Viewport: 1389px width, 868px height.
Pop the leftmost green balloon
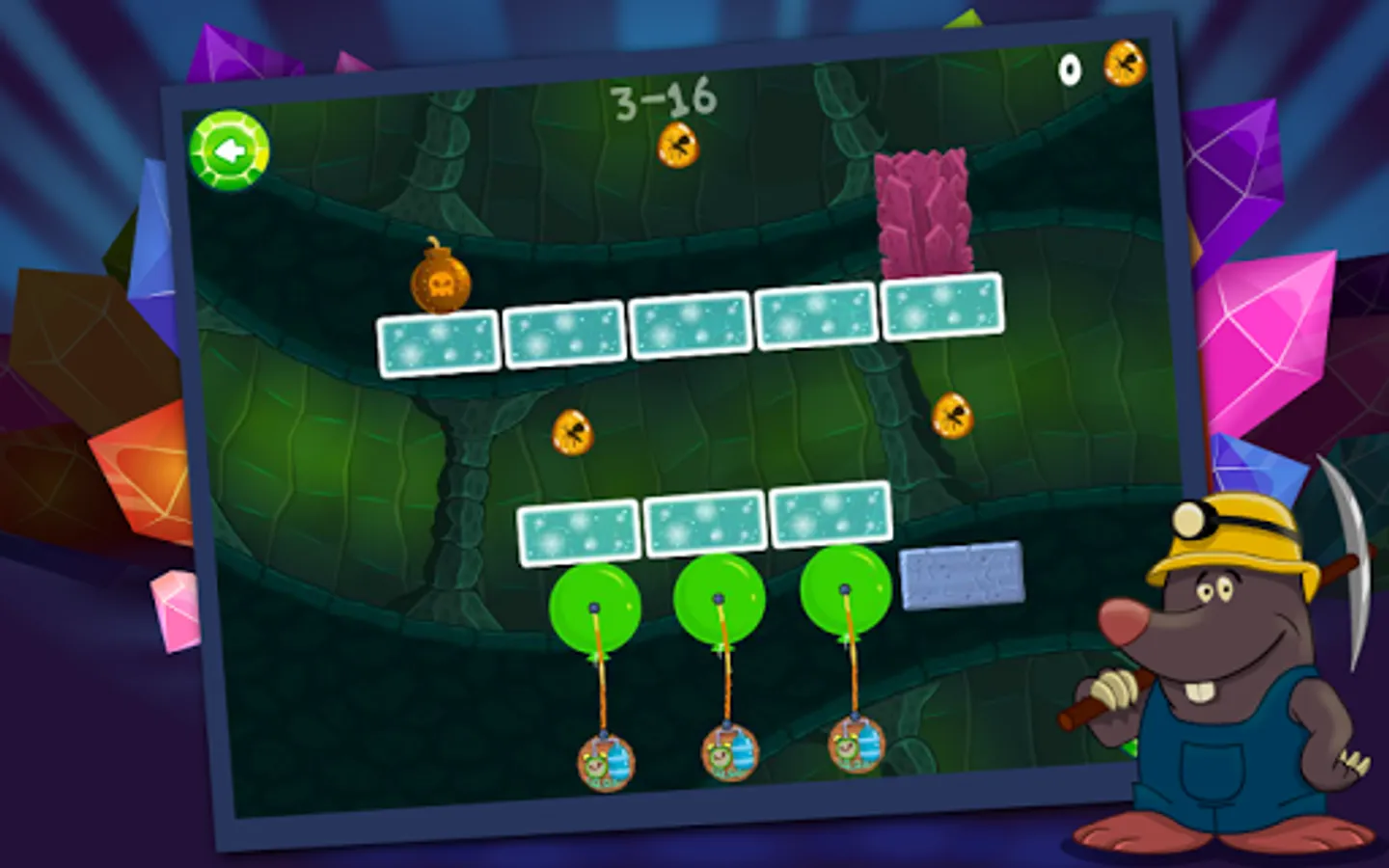click(594, 607)
